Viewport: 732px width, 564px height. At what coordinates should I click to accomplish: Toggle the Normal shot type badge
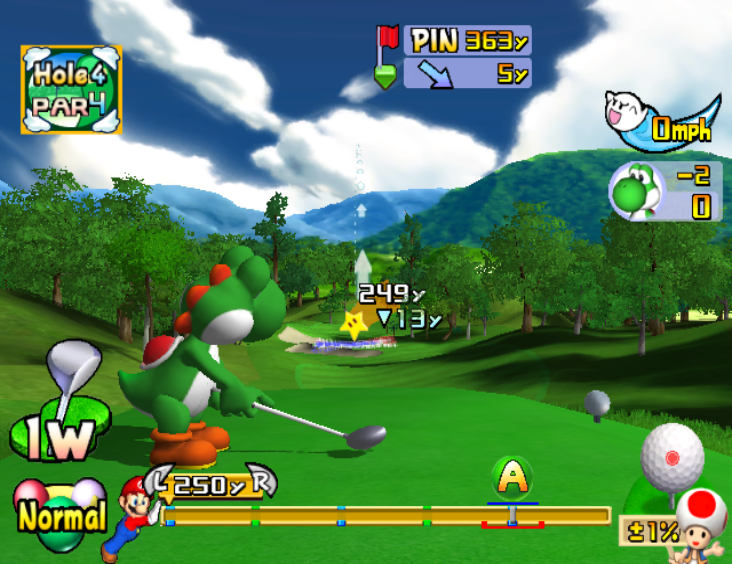pyautogui.click(x=60, y=515)
